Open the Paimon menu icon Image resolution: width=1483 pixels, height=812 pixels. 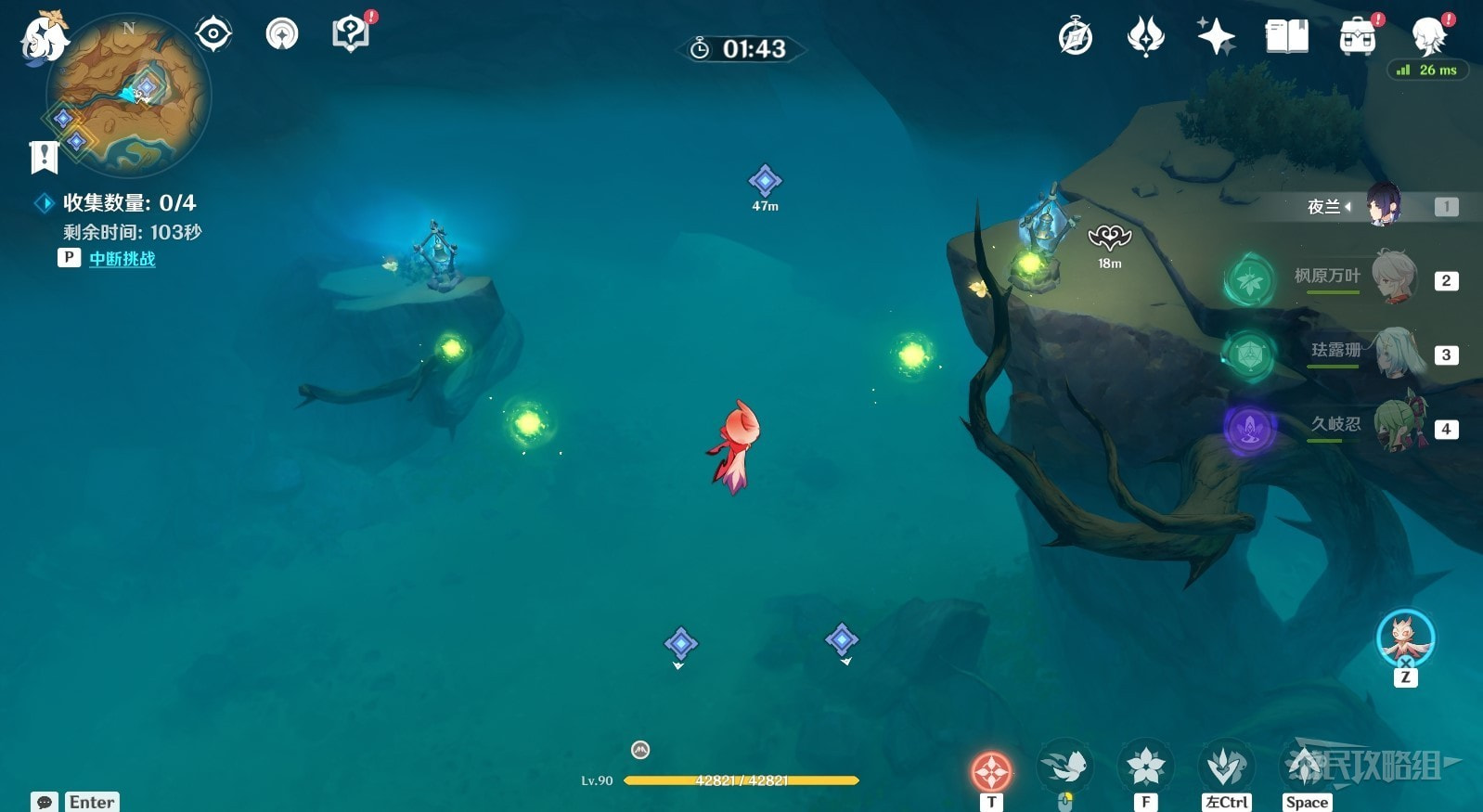[43, 39]
